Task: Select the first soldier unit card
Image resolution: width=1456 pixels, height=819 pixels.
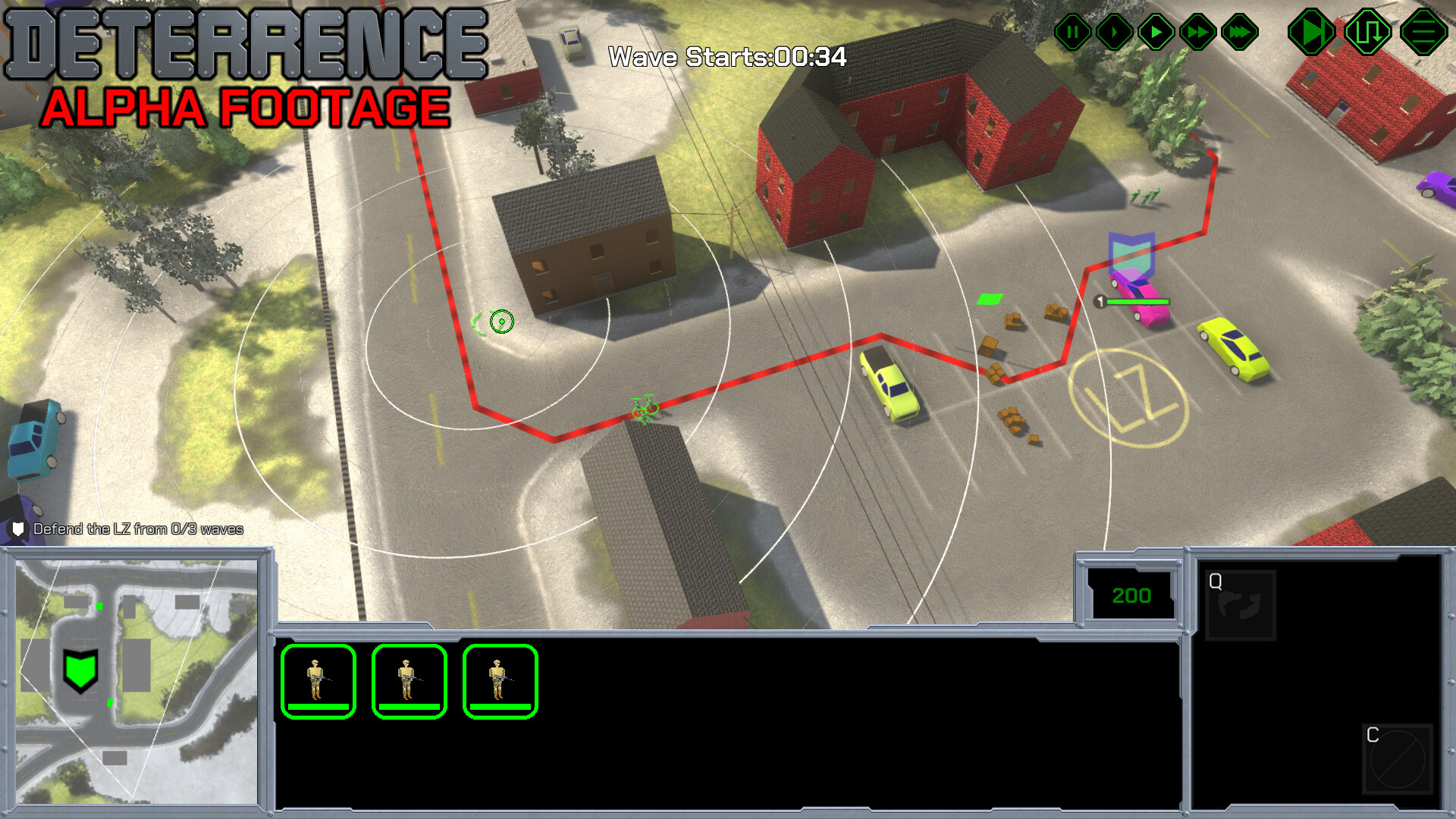Action: tap(318, 681)
